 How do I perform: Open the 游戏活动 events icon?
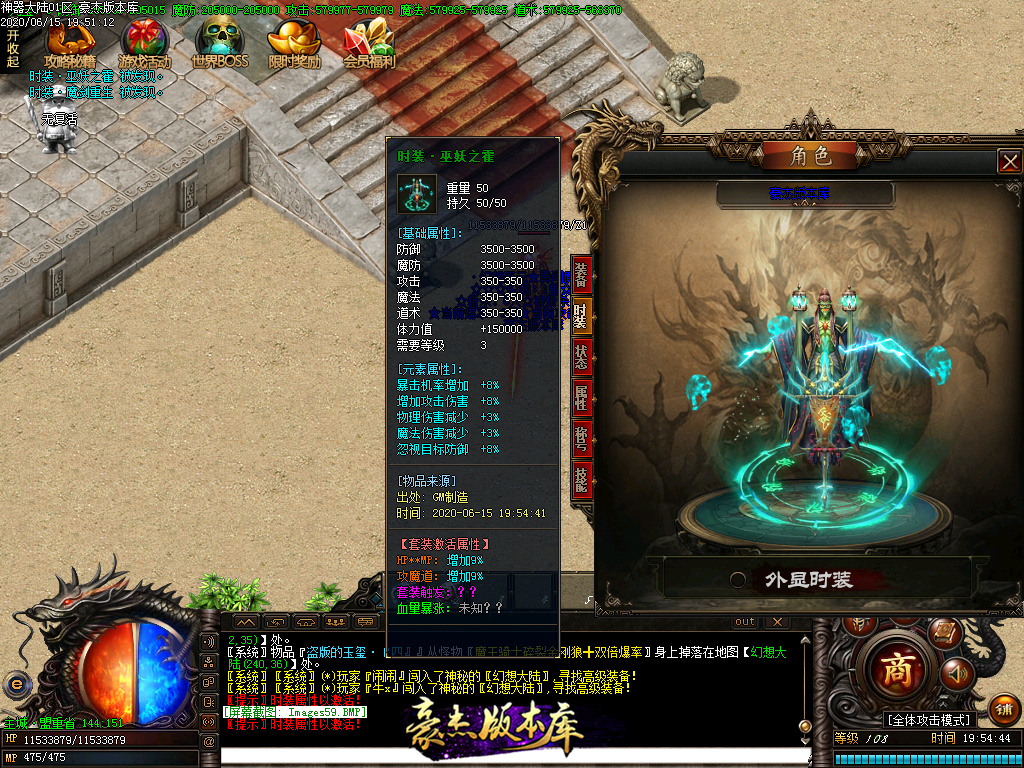tap(145, 44)
